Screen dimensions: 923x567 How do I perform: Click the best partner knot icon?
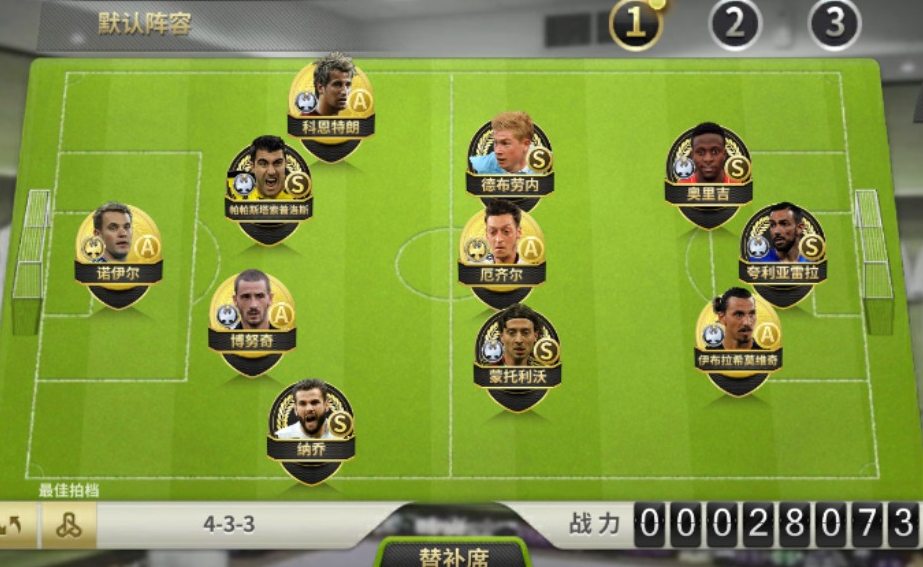(x=68, y=525)
